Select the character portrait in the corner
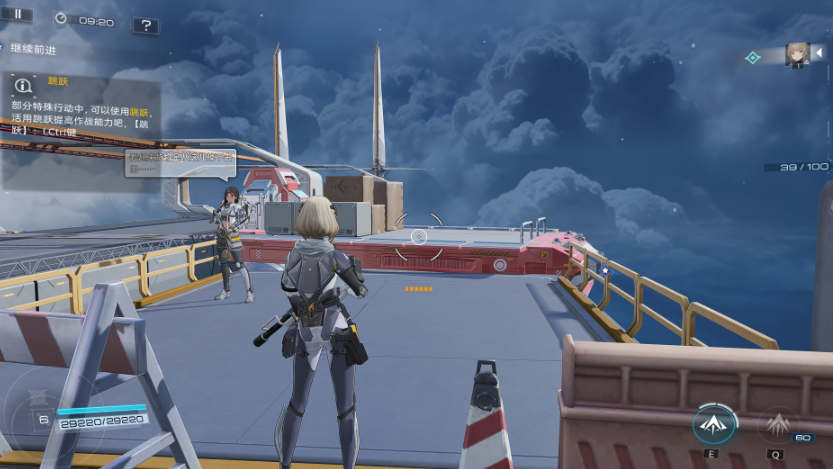 [x=797, y=54]
